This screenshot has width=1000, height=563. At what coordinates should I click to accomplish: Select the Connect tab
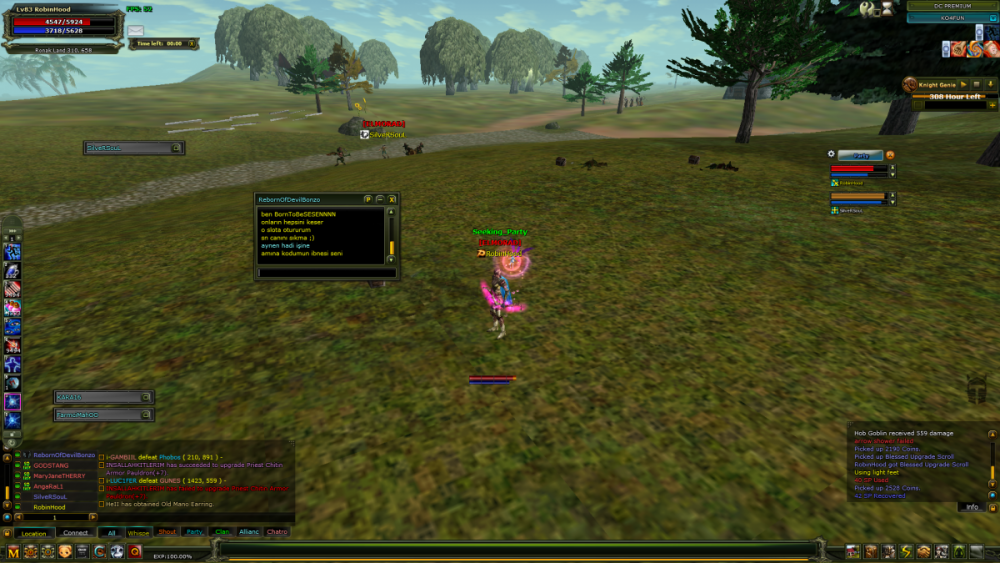click(76, 532)
